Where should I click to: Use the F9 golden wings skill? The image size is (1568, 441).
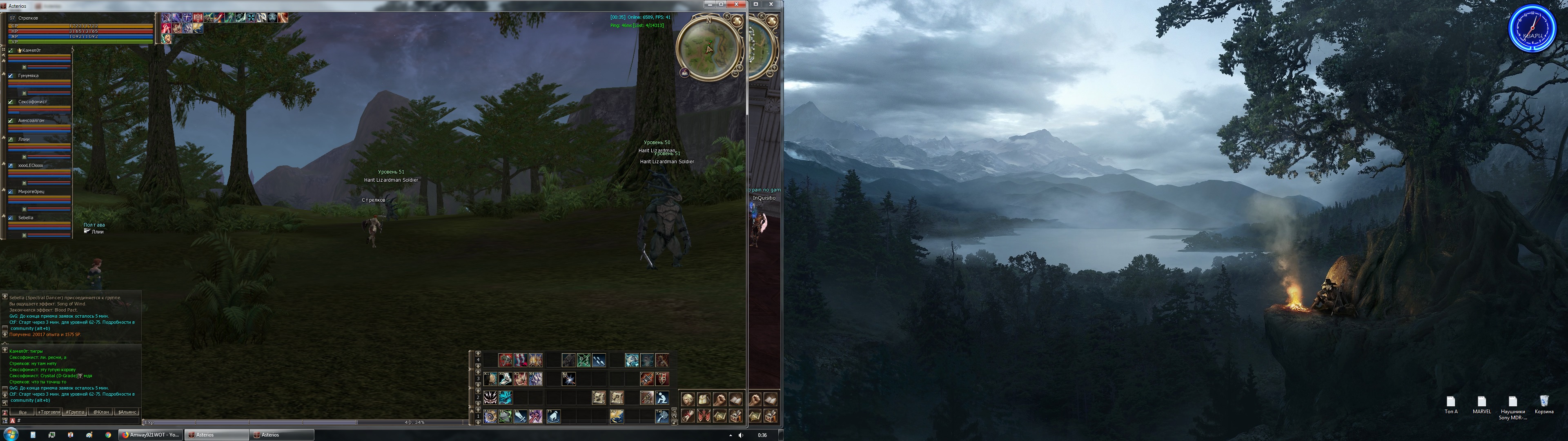pos(617,416)
